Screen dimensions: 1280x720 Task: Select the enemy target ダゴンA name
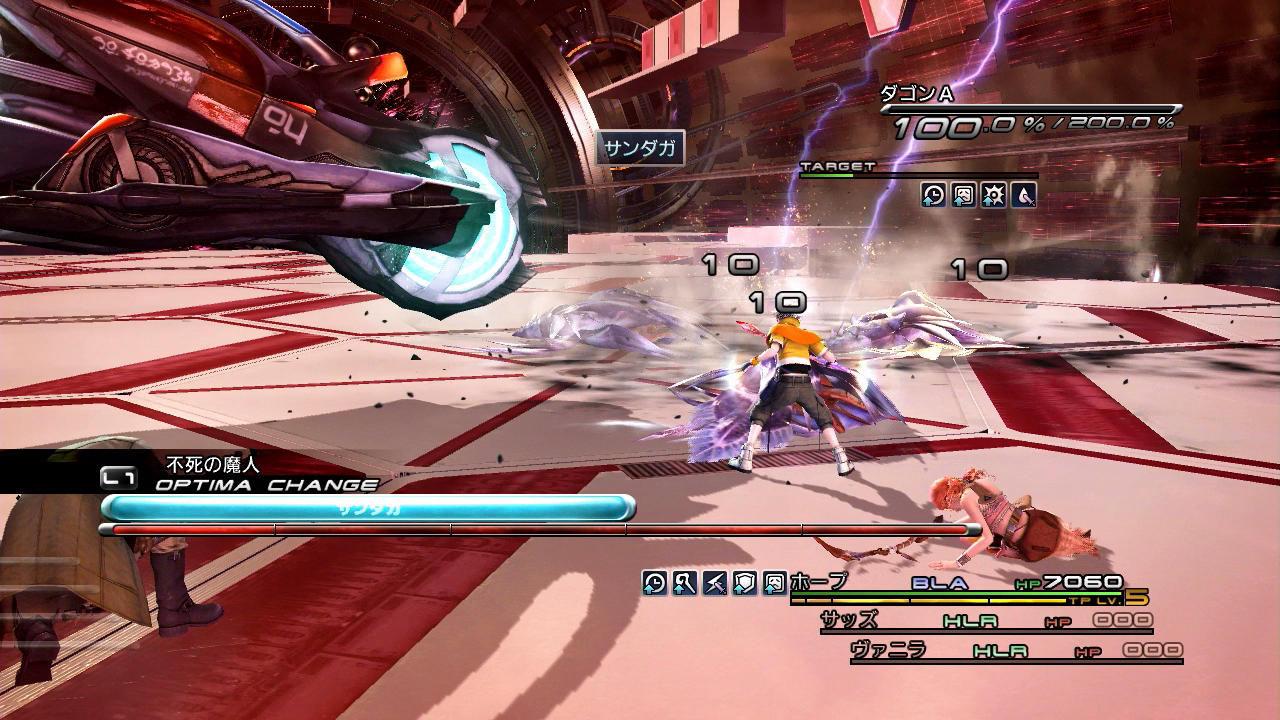916,94
